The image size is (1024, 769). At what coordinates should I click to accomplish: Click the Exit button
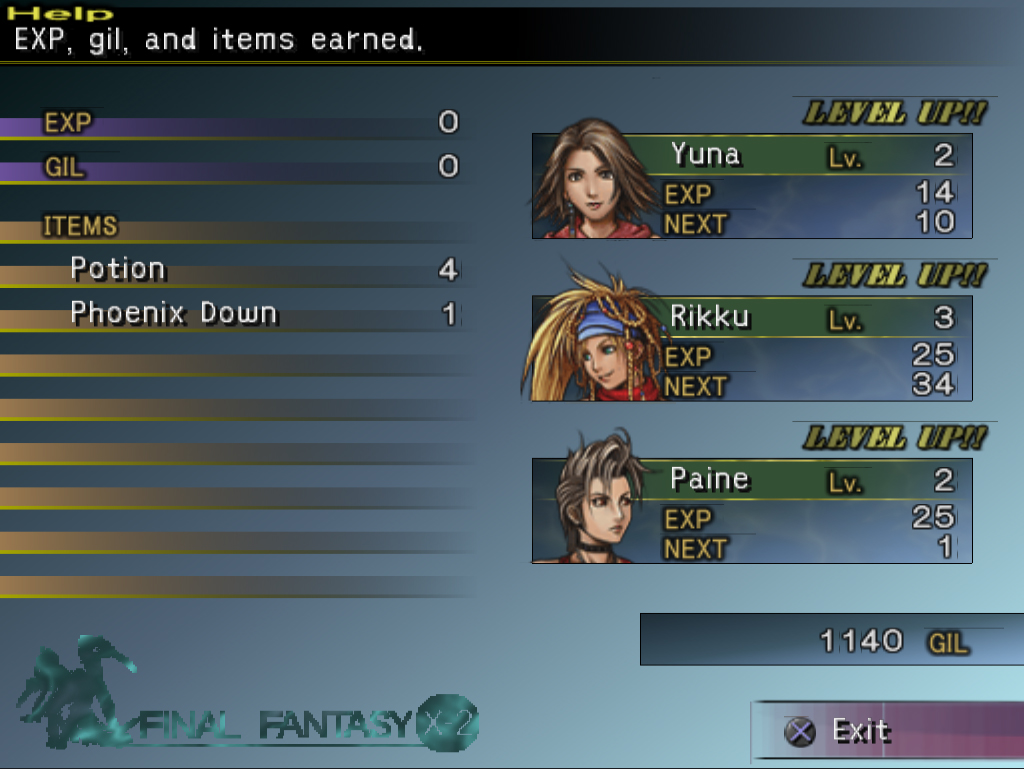point(860,731)
